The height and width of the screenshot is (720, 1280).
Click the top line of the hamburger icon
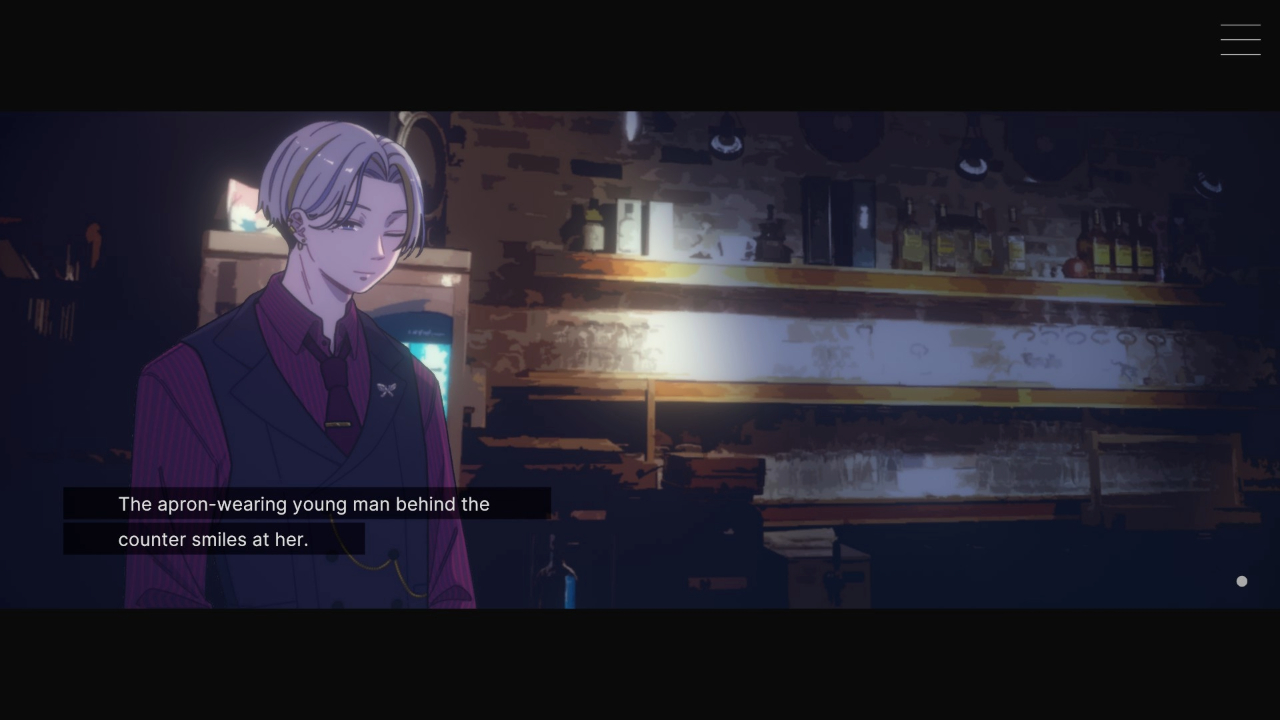pos(1240,27)
